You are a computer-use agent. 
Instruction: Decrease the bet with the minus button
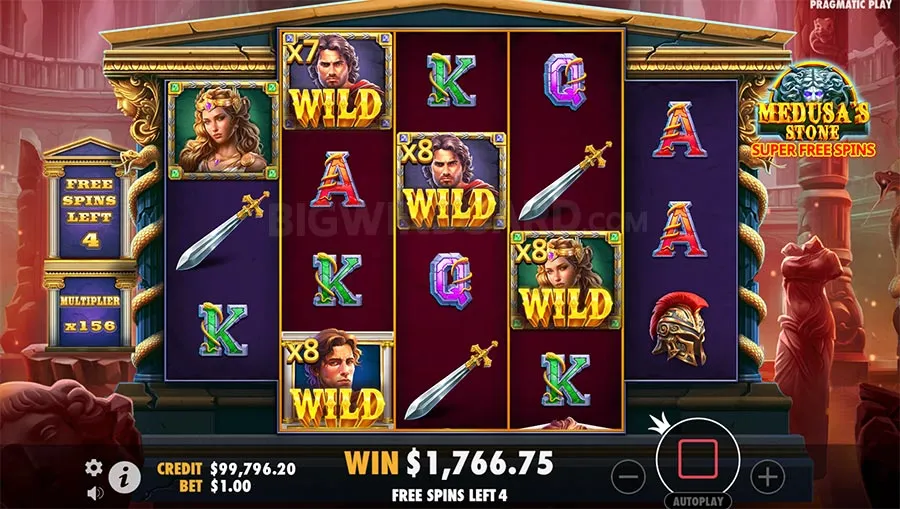pos(627,476)
